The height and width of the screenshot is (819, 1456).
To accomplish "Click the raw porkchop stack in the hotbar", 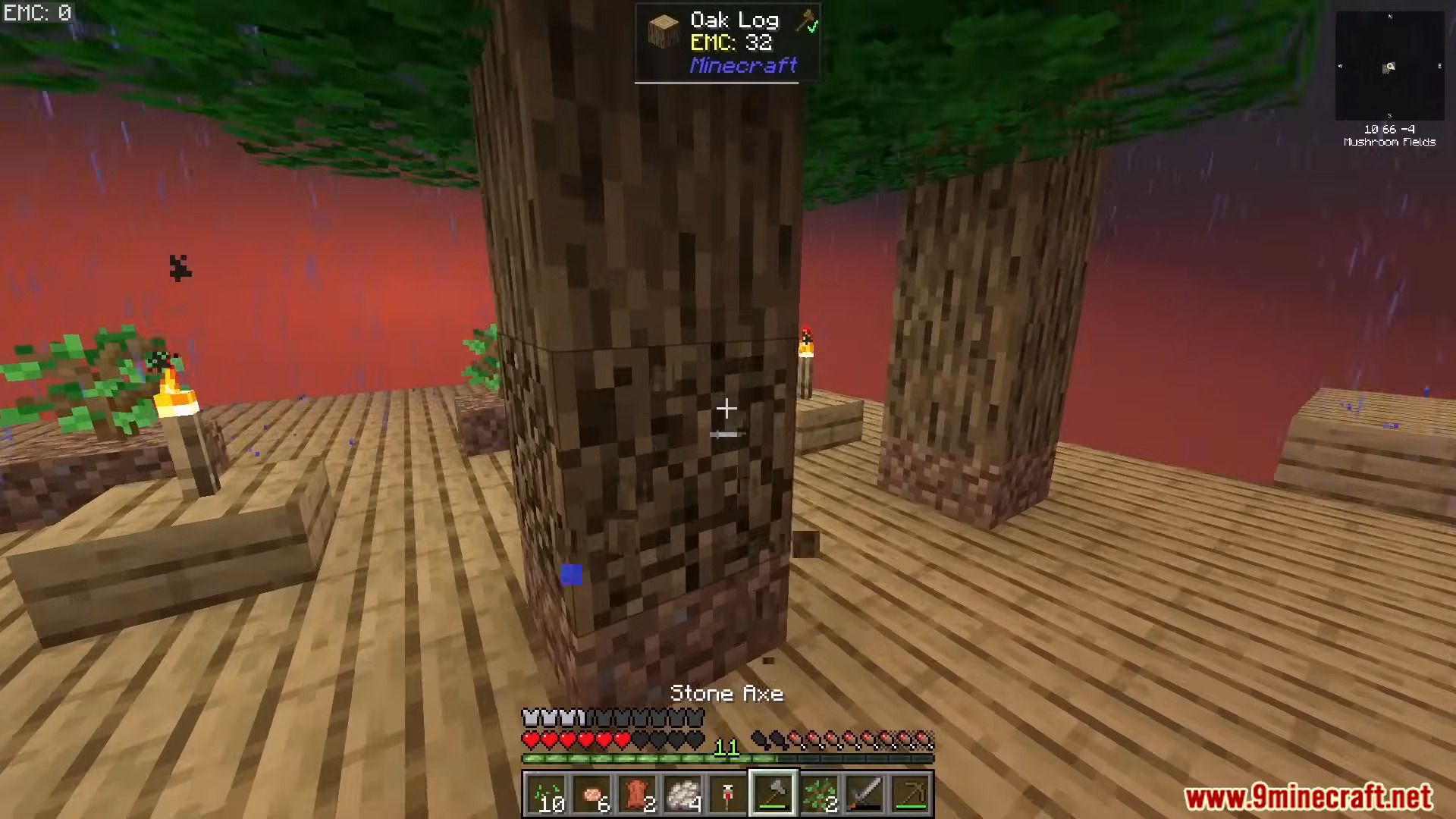I will 594,792.
